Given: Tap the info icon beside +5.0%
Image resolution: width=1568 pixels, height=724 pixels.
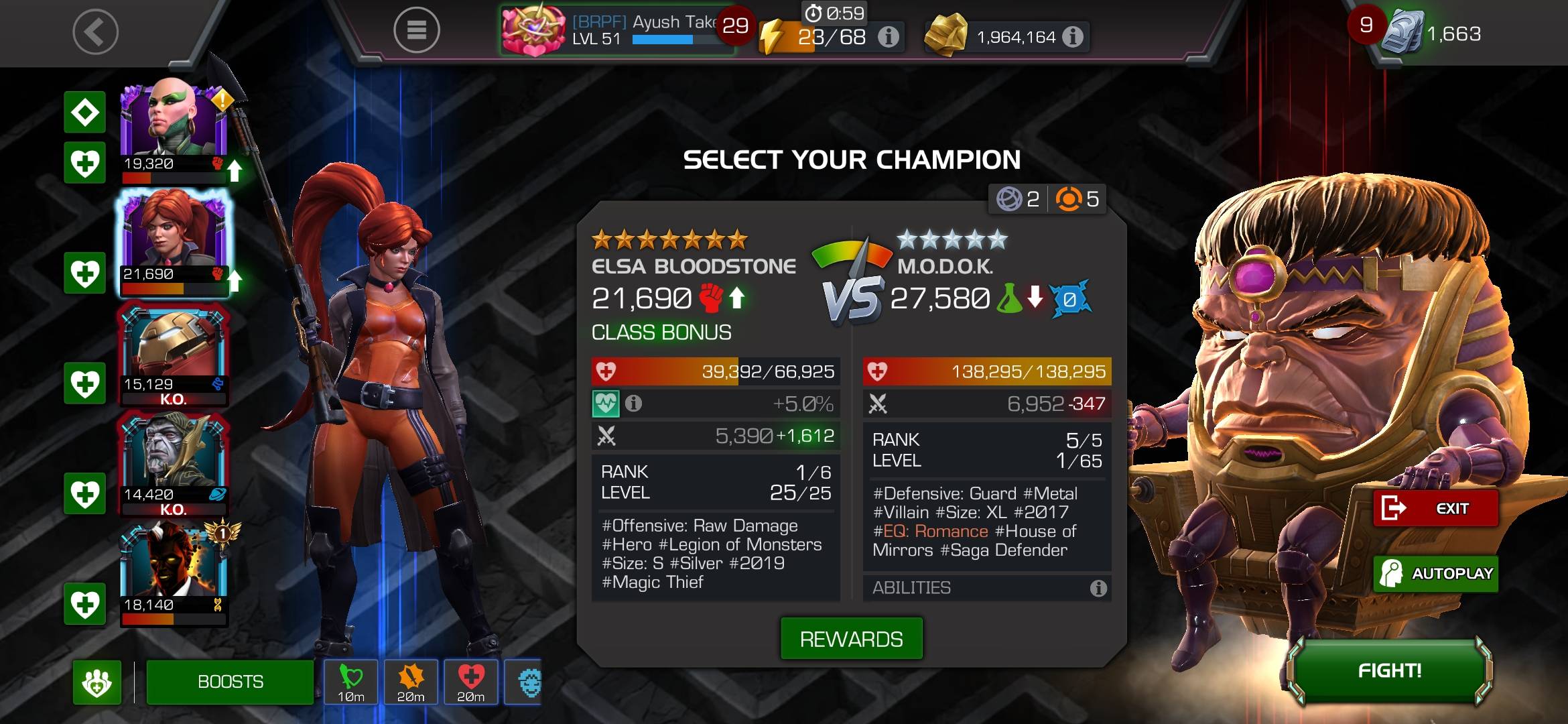Looking at the screenshot, I should pyautogui.click(x=633, y=404).
